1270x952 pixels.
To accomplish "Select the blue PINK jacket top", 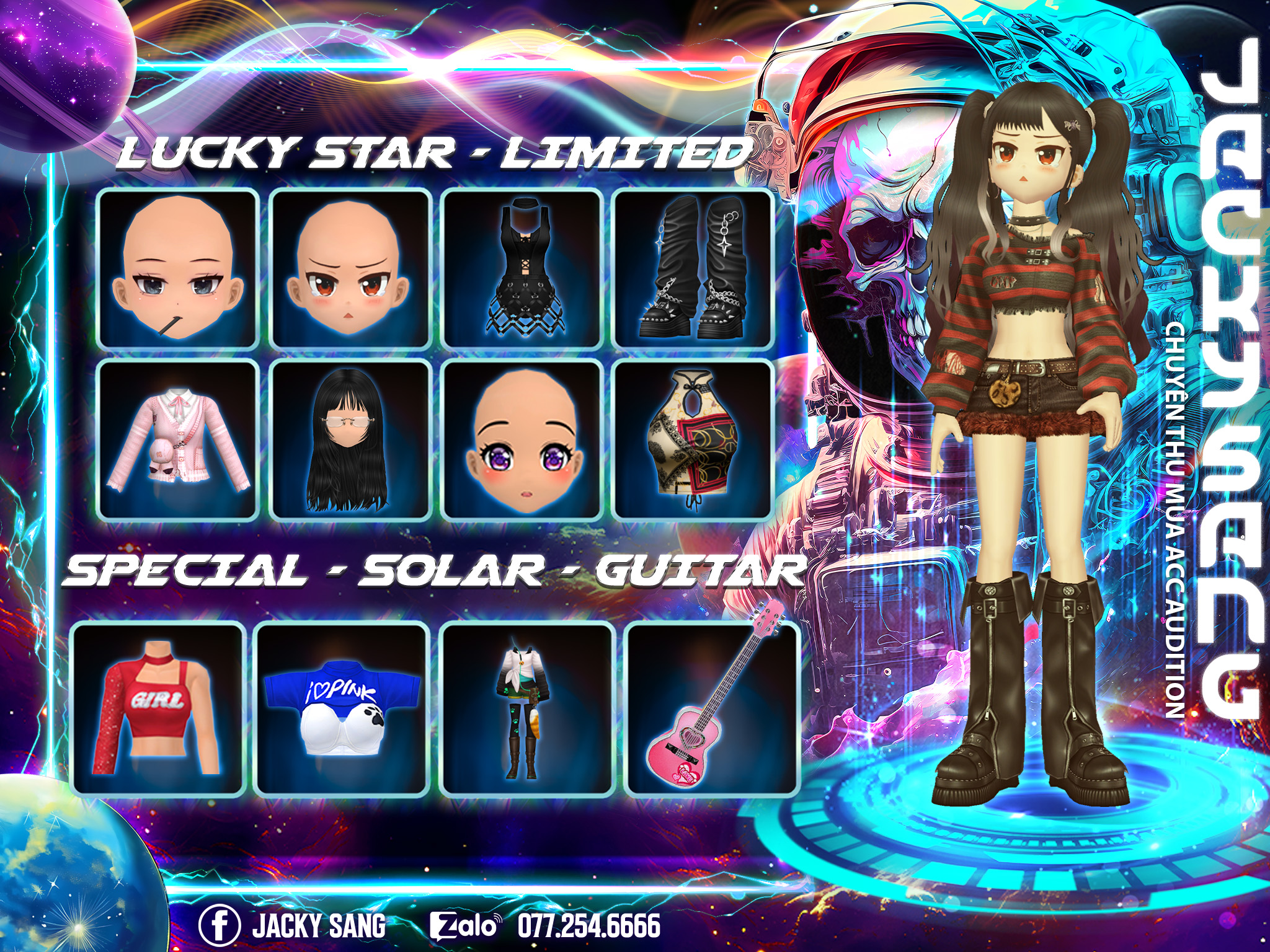I will (x=342, y=709).
